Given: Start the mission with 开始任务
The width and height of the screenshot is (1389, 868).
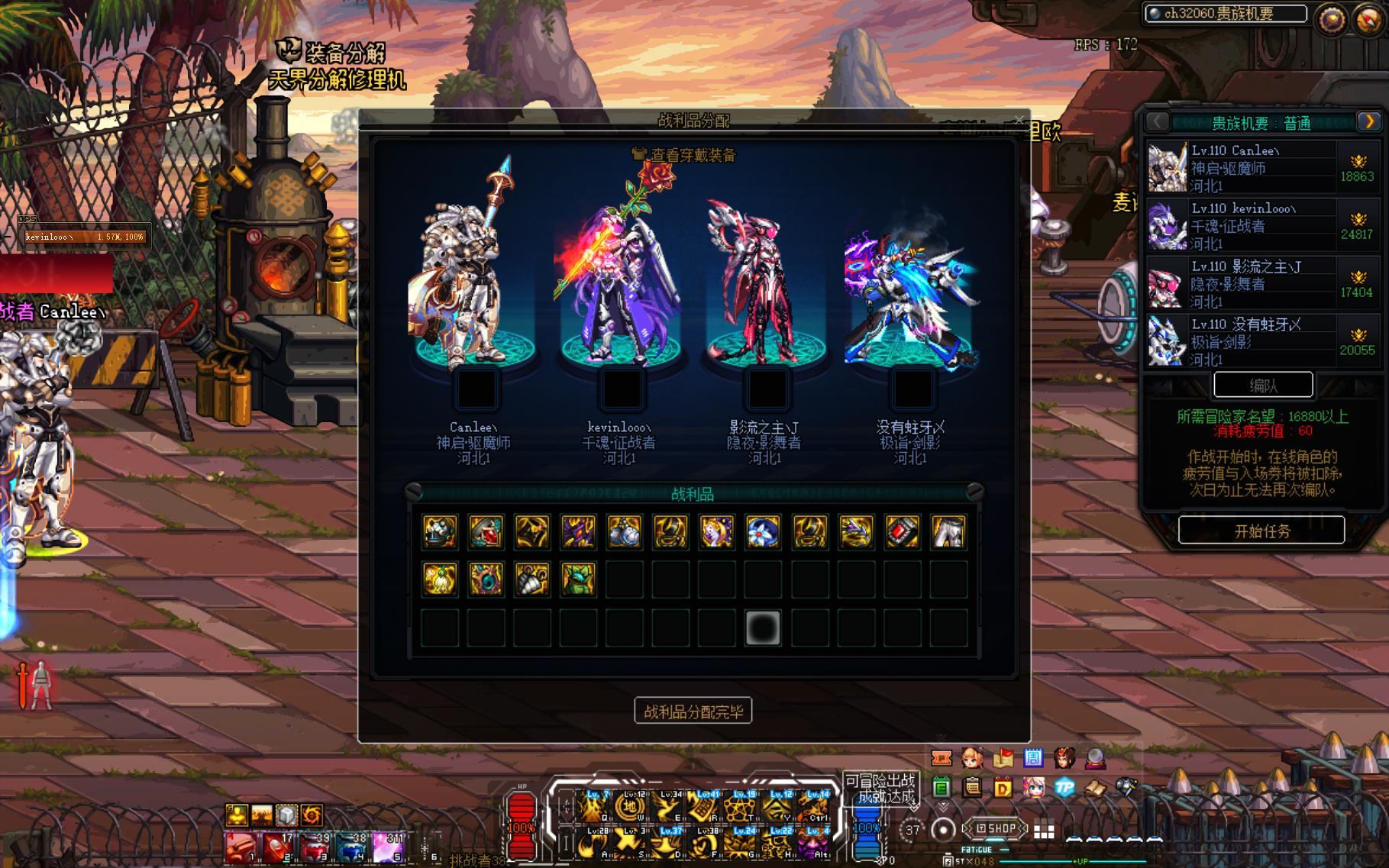Looking at the screenshot, I should tap(1261, 530).
